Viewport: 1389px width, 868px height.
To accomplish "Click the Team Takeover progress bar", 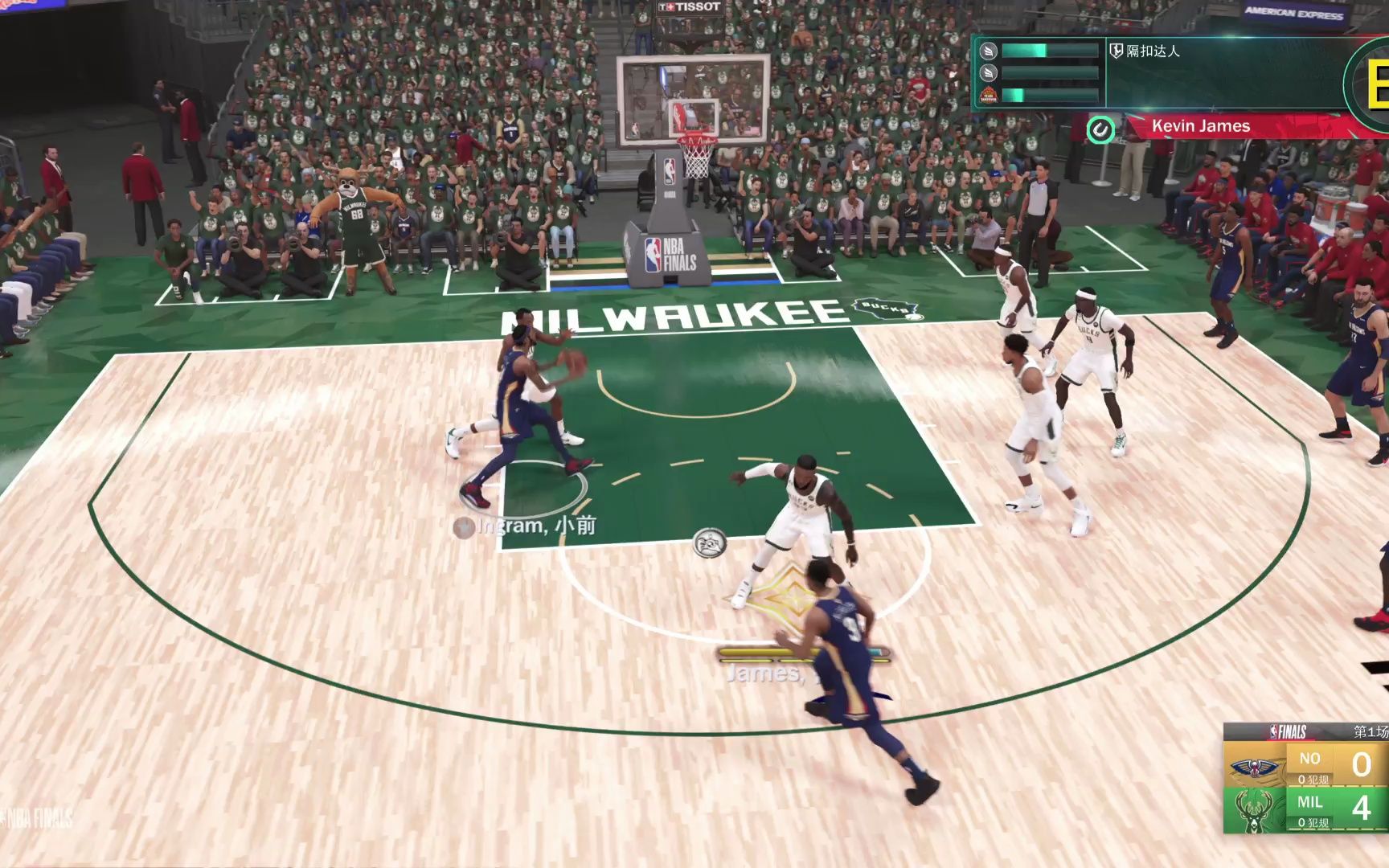I will pyautogui.click(x=1051, y=96).
